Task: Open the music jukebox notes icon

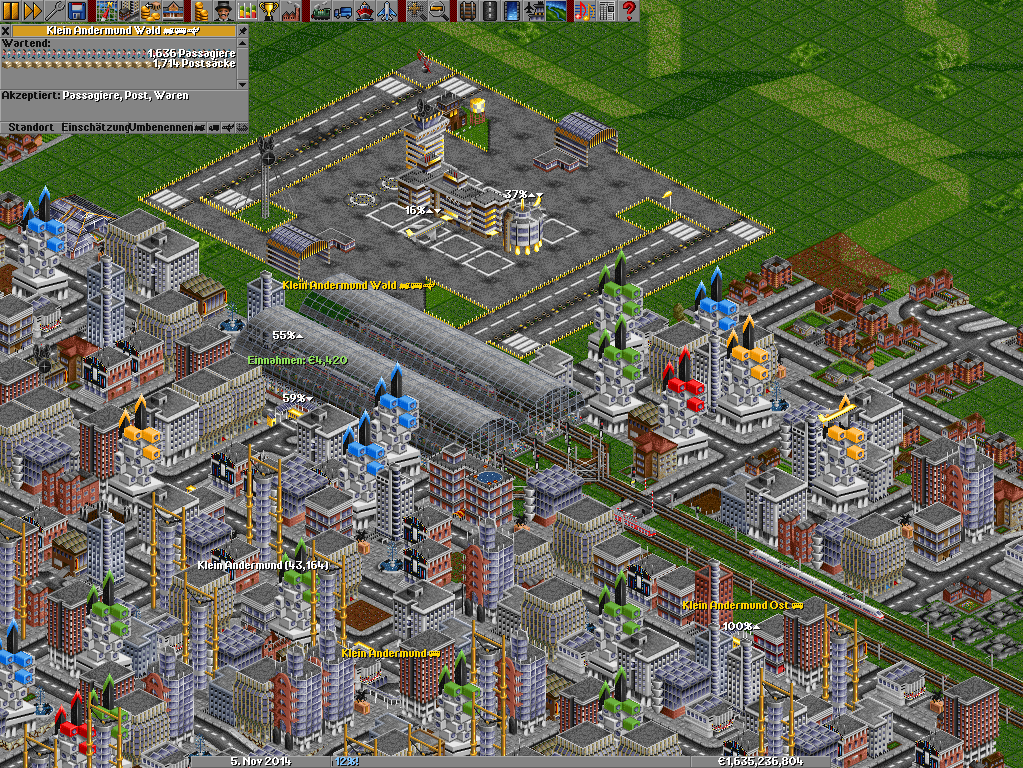Action: coord(583,11)
